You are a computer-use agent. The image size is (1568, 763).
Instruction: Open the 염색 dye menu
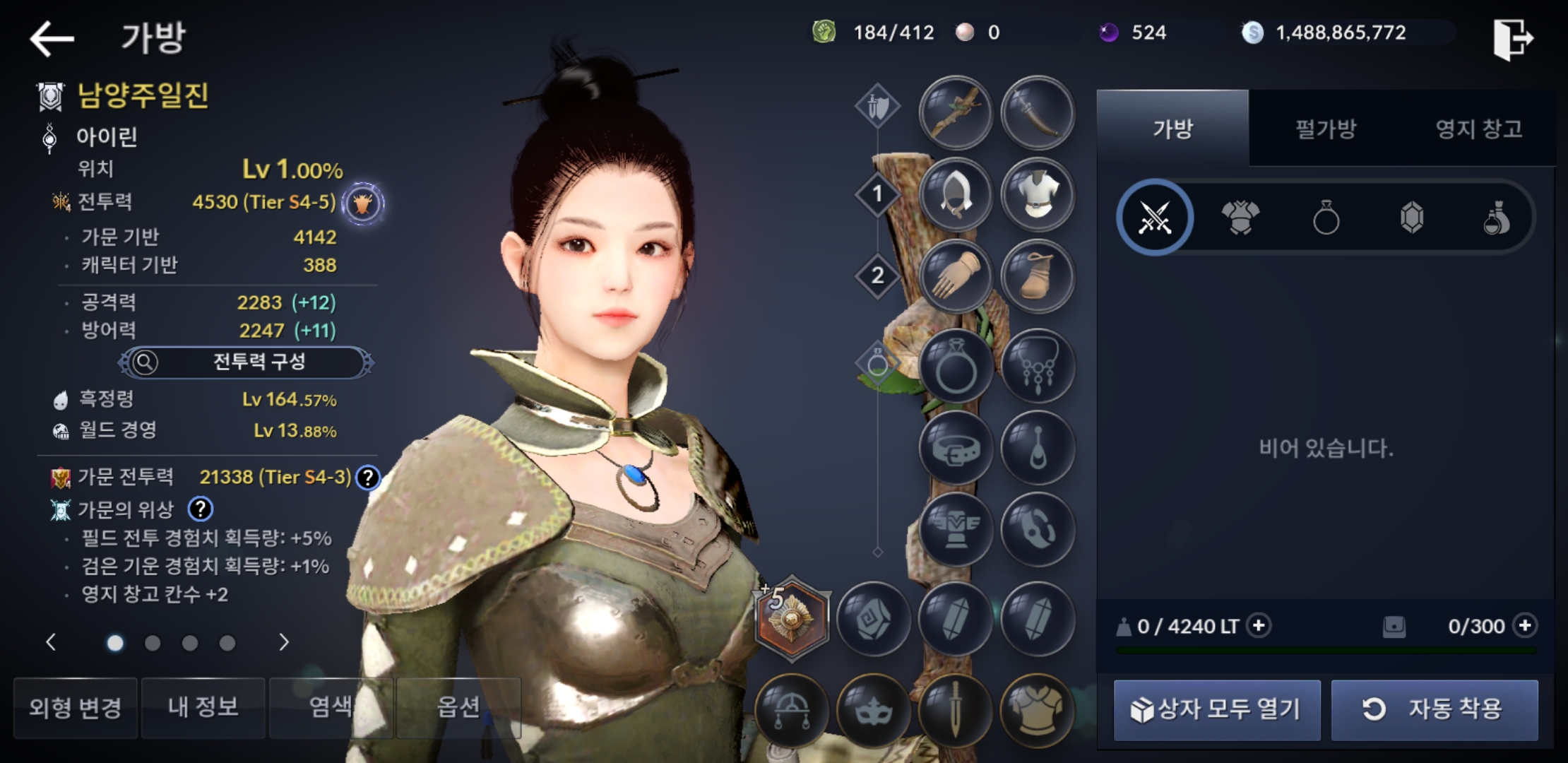331,708
